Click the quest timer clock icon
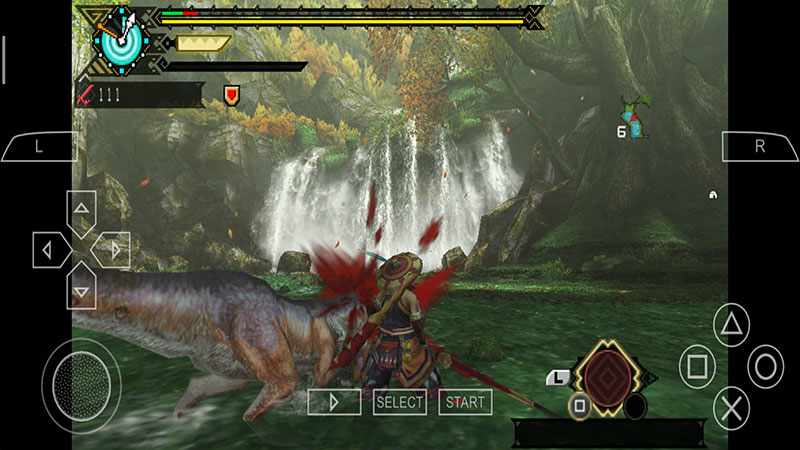 tap(120, 38)
